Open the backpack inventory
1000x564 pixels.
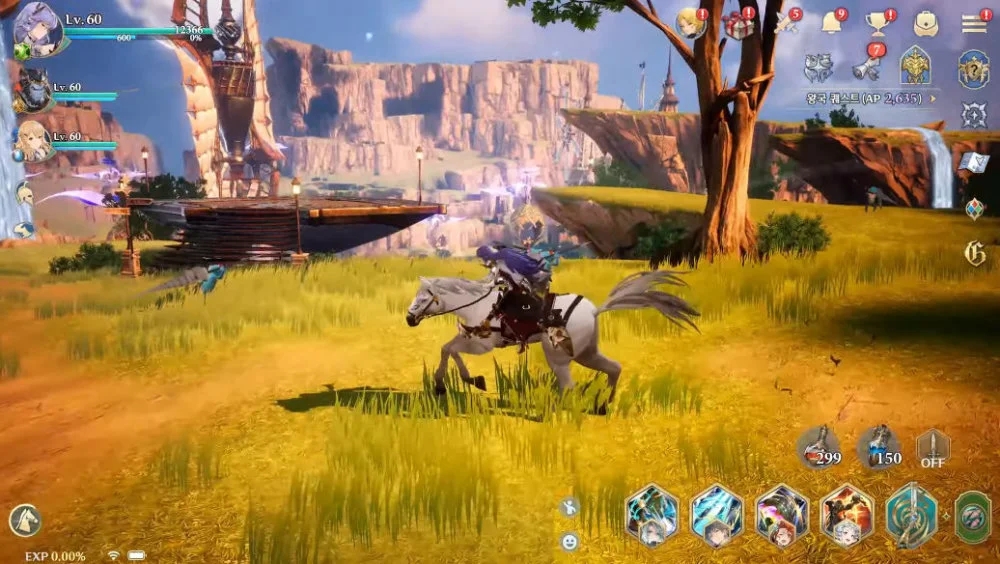click(x=926, y=23)
